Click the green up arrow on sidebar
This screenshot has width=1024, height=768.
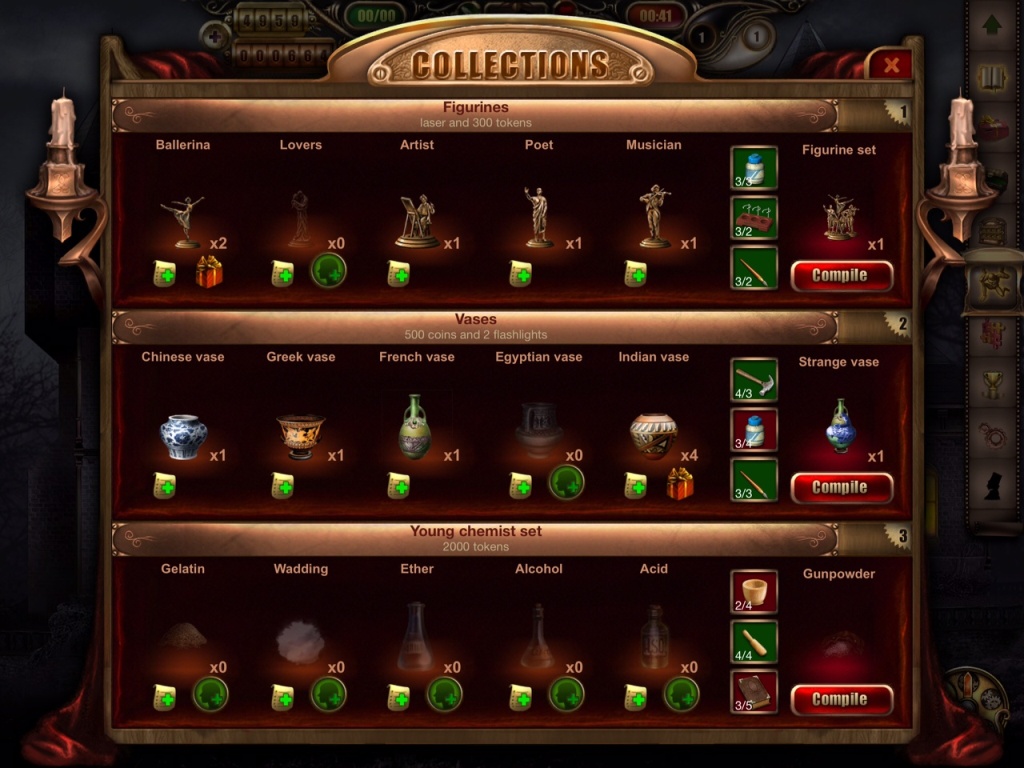pyautogui.click(x=992, y=26)
